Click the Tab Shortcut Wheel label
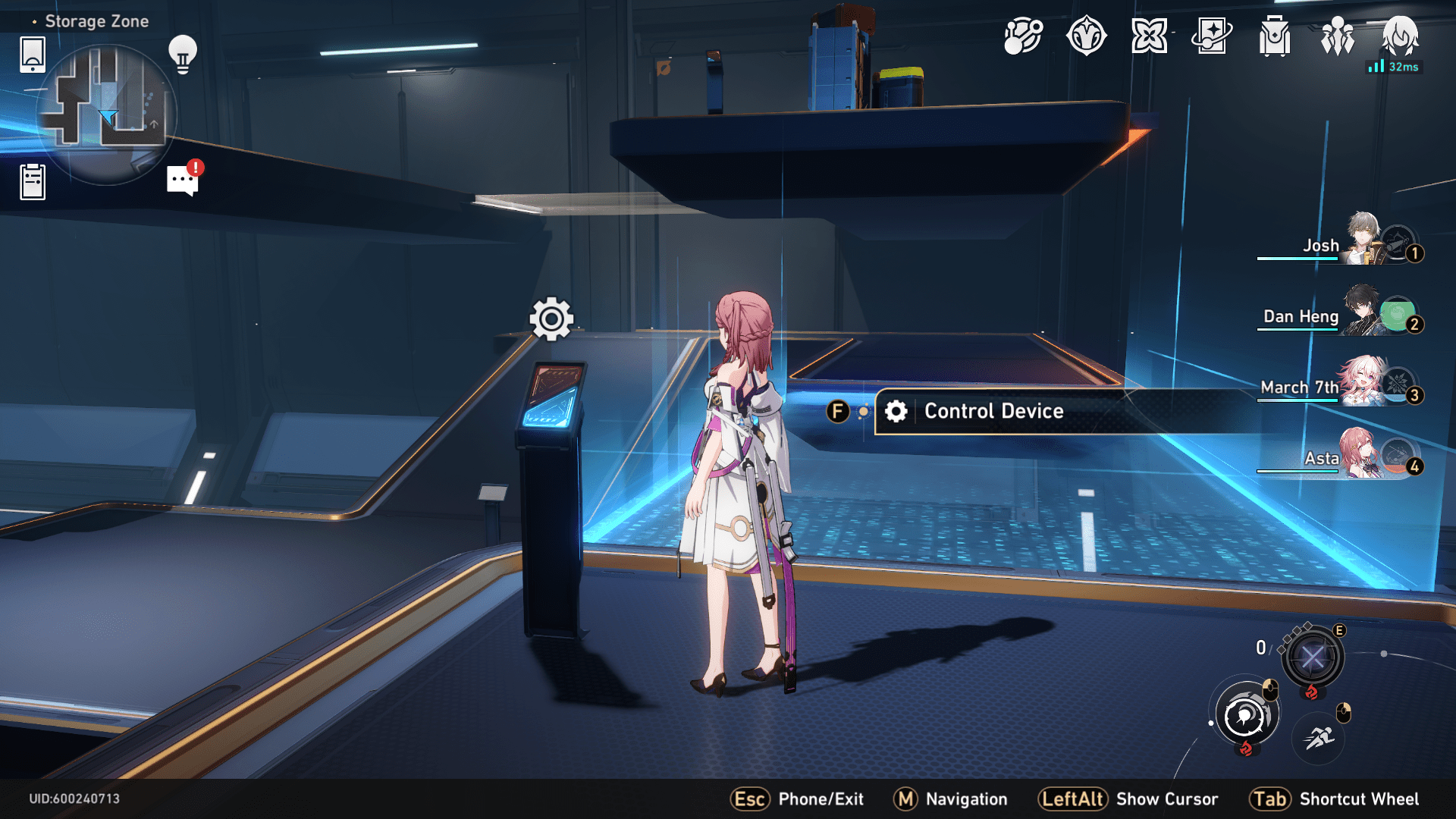The height and width of the screenshot is (819, 1456). point(1357,799)
